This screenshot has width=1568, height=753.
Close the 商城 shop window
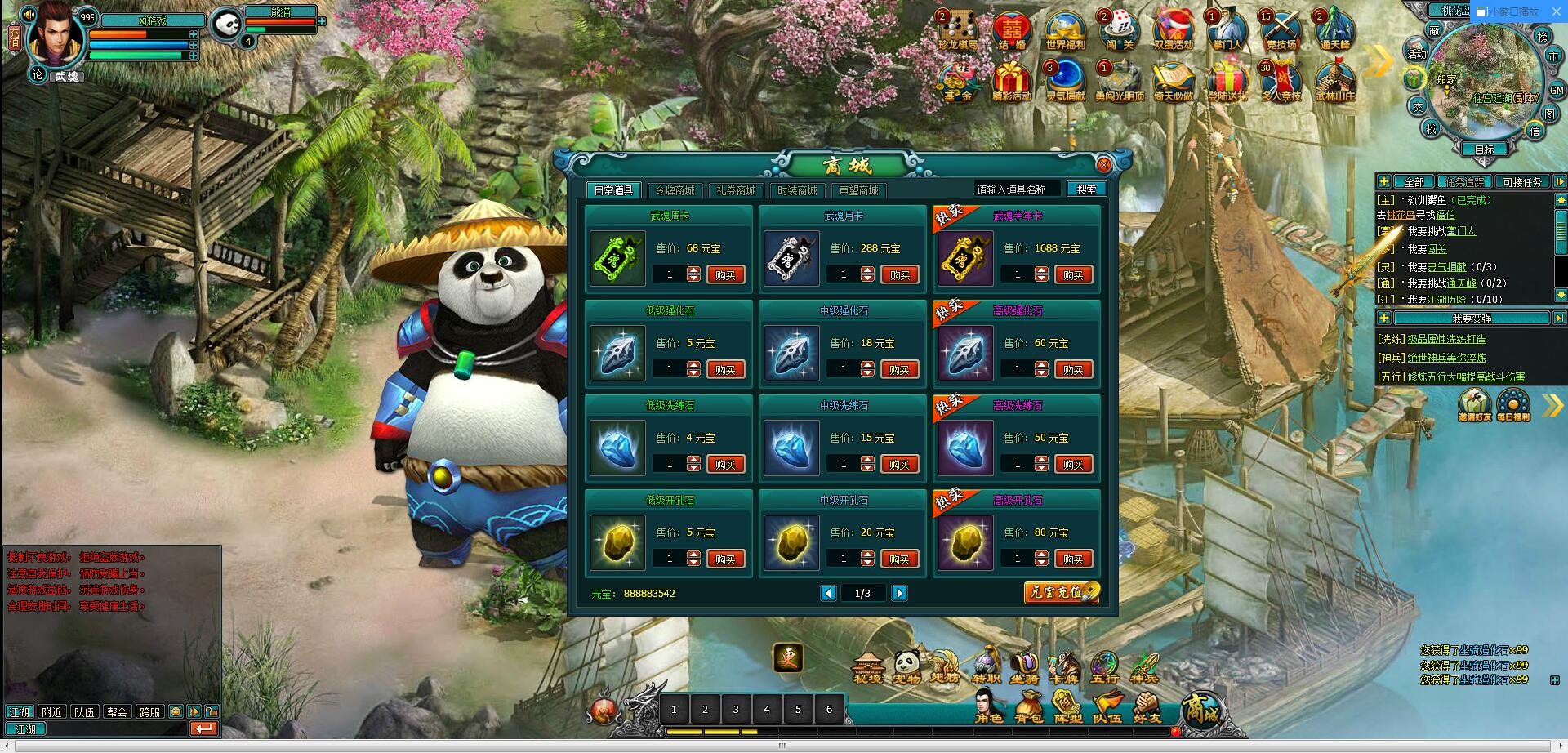point(1103,165)
